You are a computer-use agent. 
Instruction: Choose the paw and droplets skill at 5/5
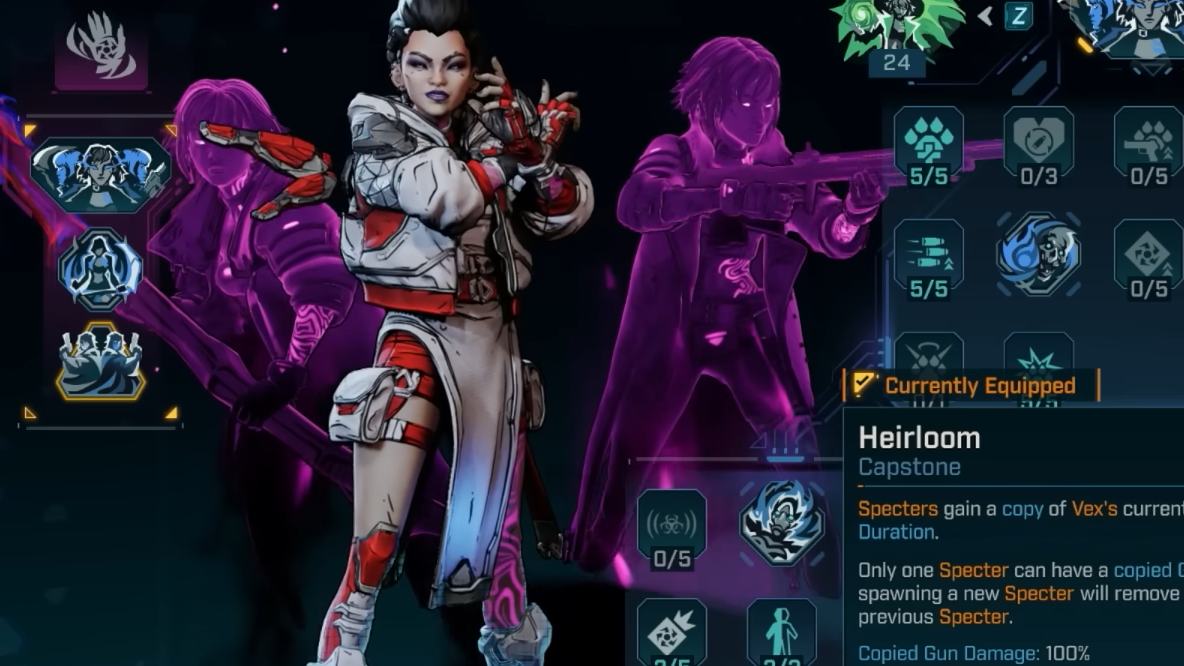[x=928, y=142]
